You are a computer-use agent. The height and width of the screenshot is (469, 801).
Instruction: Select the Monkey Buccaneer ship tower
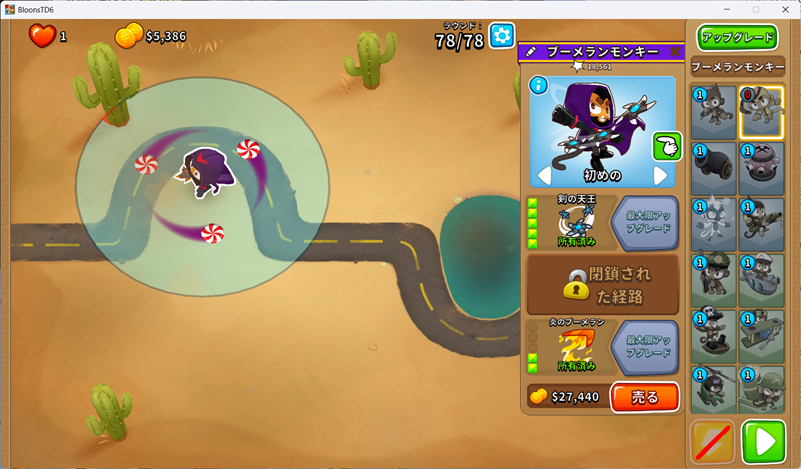tap(714, 336)
